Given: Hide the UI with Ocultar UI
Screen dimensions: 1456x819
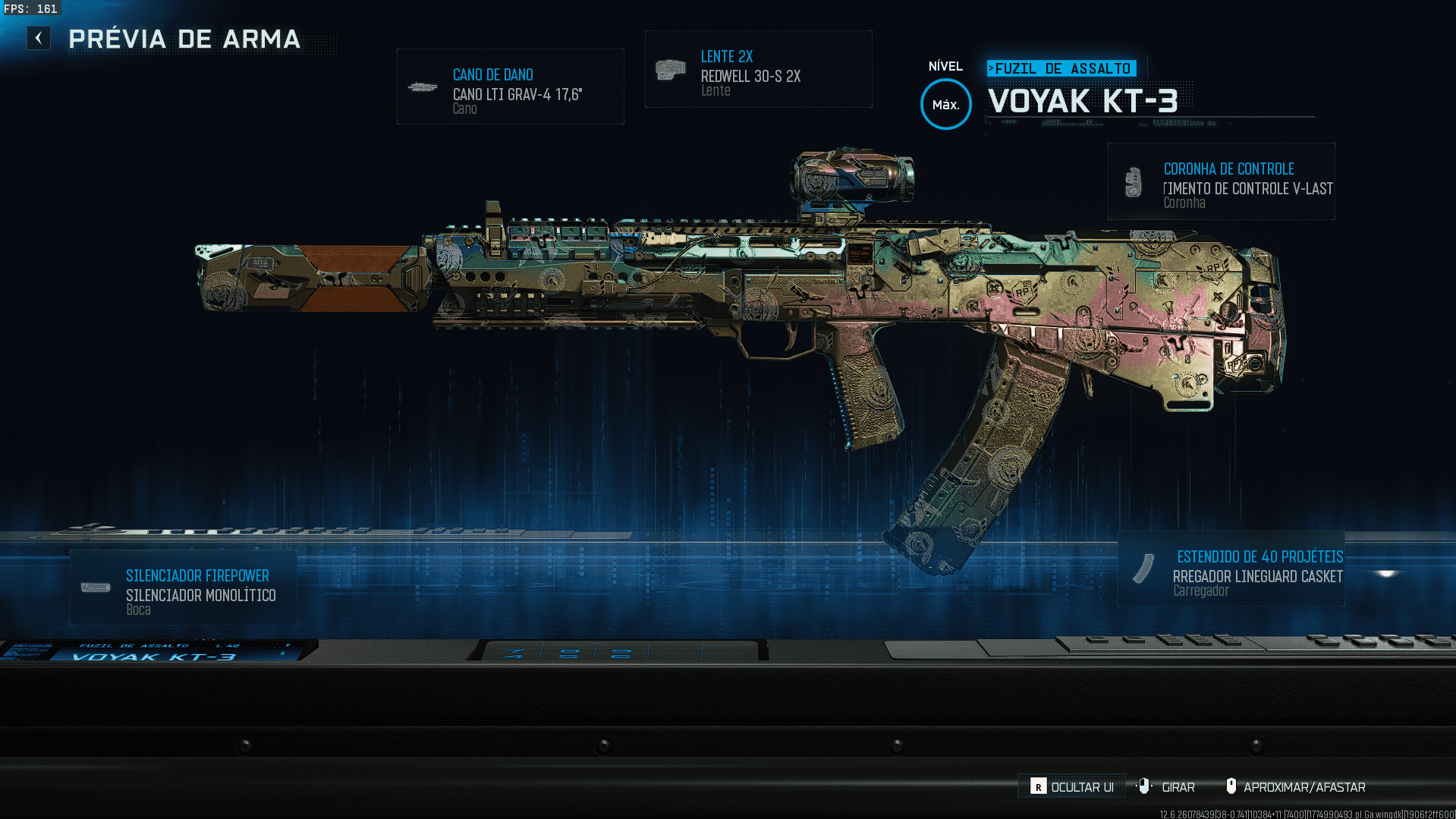Looking at the screenshot, I should pyautogui.click(x=1072, y=787).
